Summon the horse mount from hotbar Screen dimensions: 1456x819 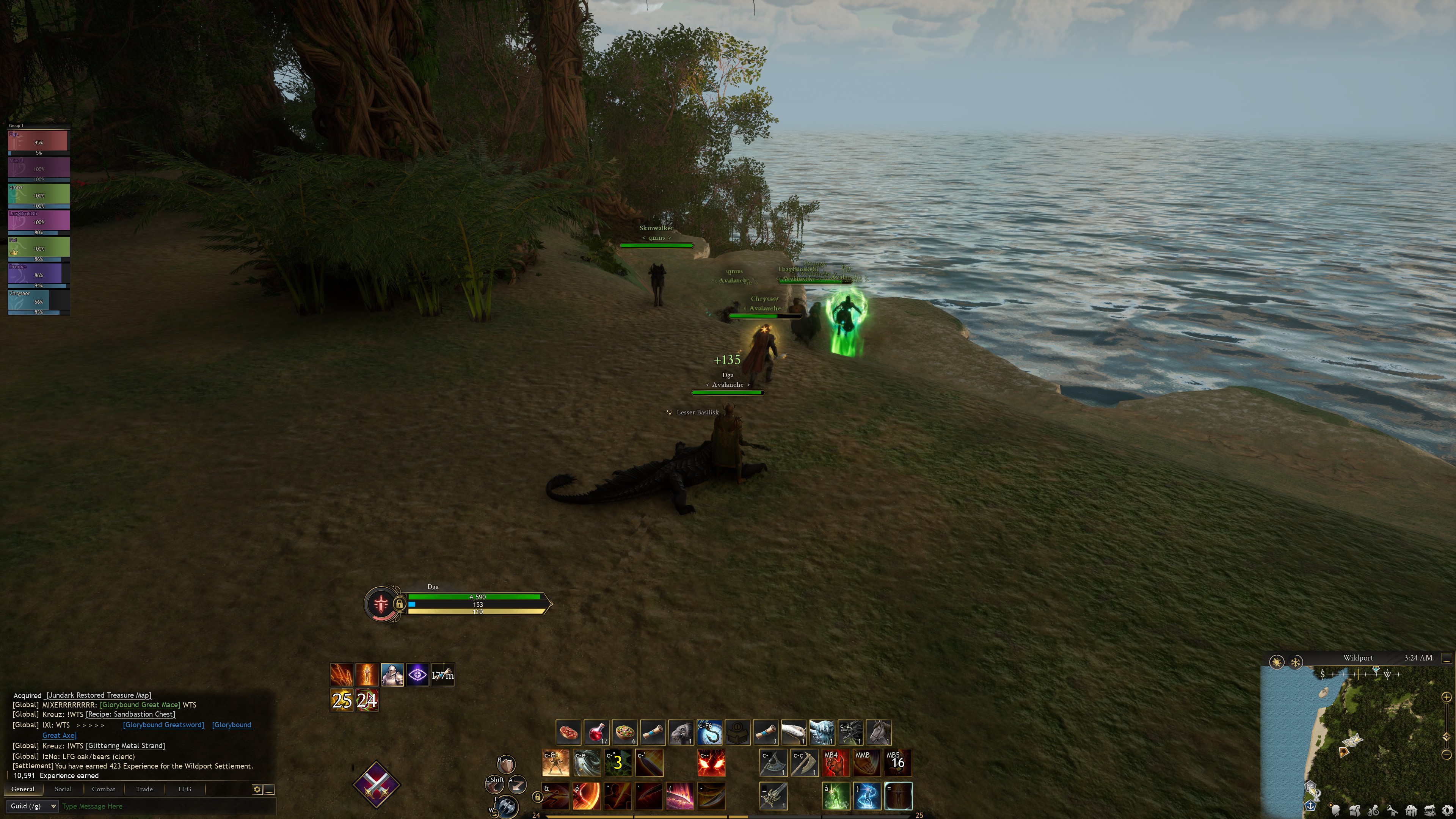point(879,732)
